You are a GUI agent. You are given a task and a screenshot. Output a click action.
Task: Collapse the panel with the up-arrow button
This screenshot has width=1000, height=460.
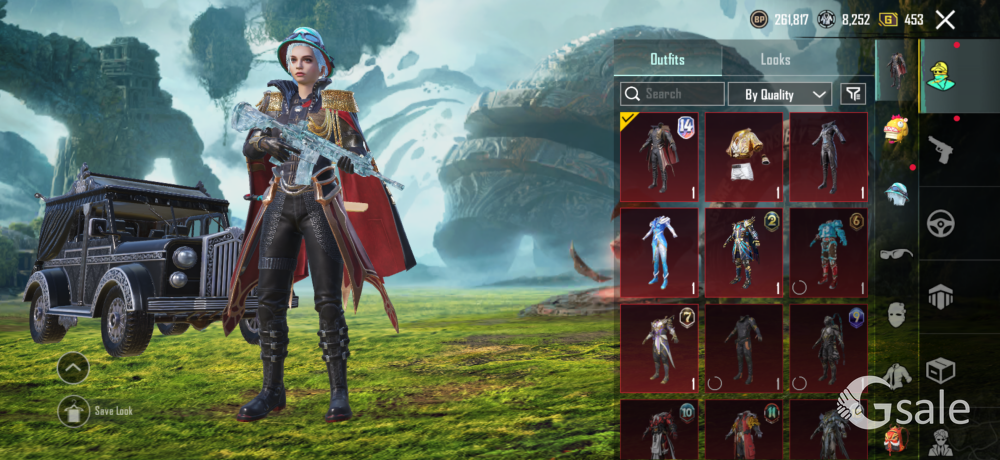(73, 368)
